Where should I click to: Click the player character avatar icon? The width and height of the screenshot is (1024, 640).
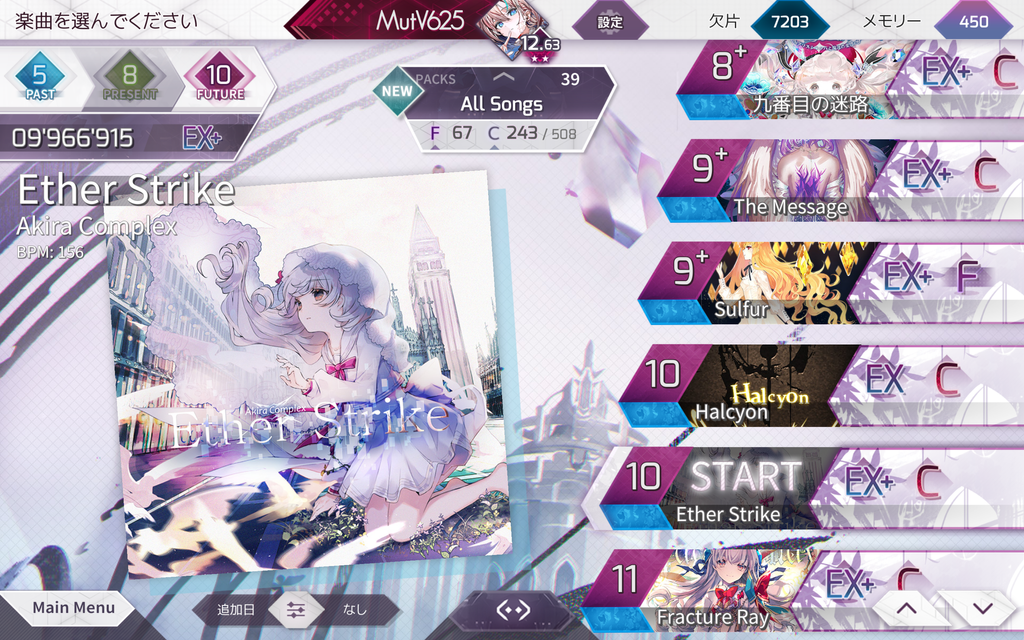510,24
